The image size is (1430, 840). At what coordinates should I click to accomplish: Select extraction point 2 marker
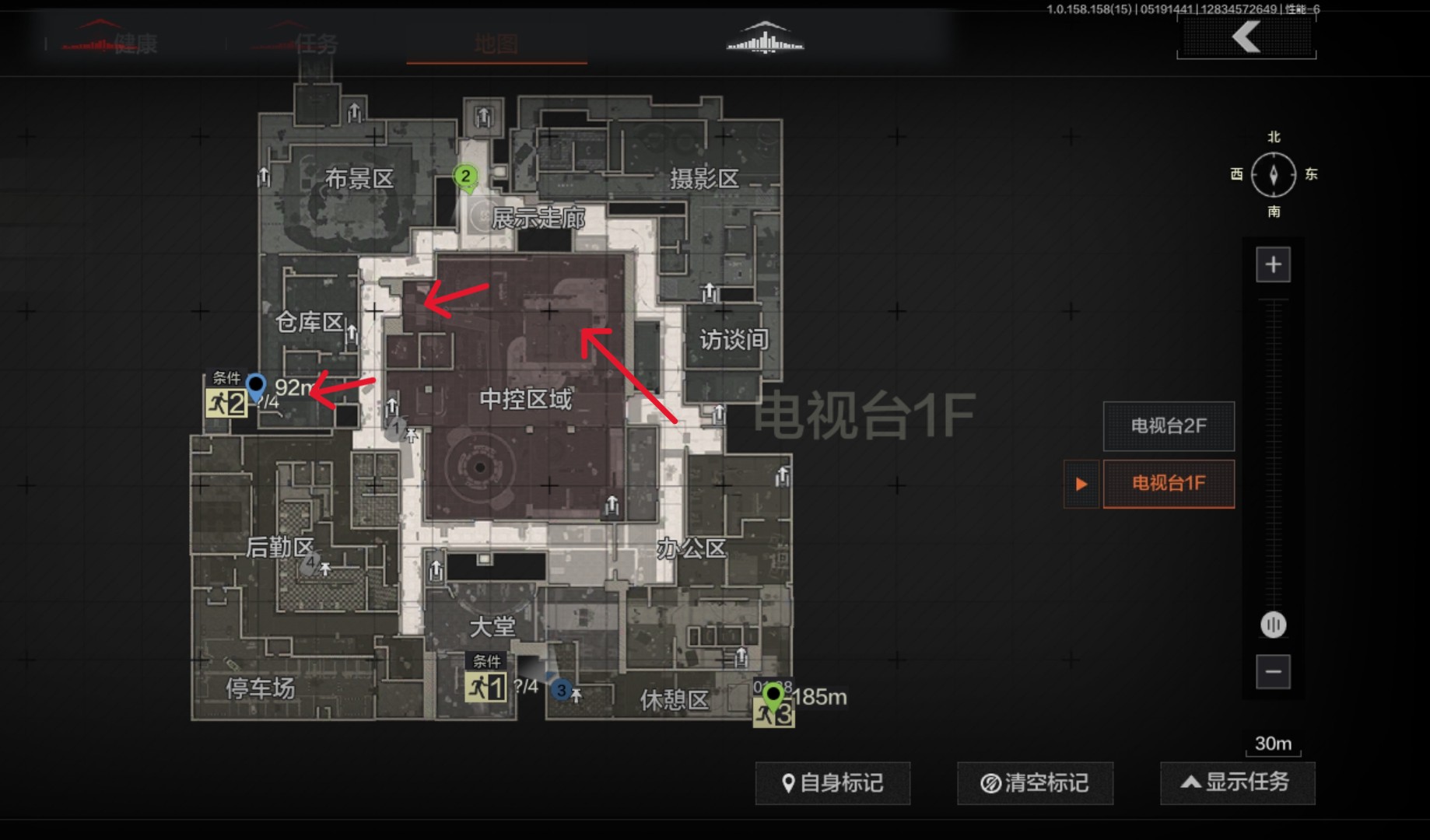pos(226,403)
